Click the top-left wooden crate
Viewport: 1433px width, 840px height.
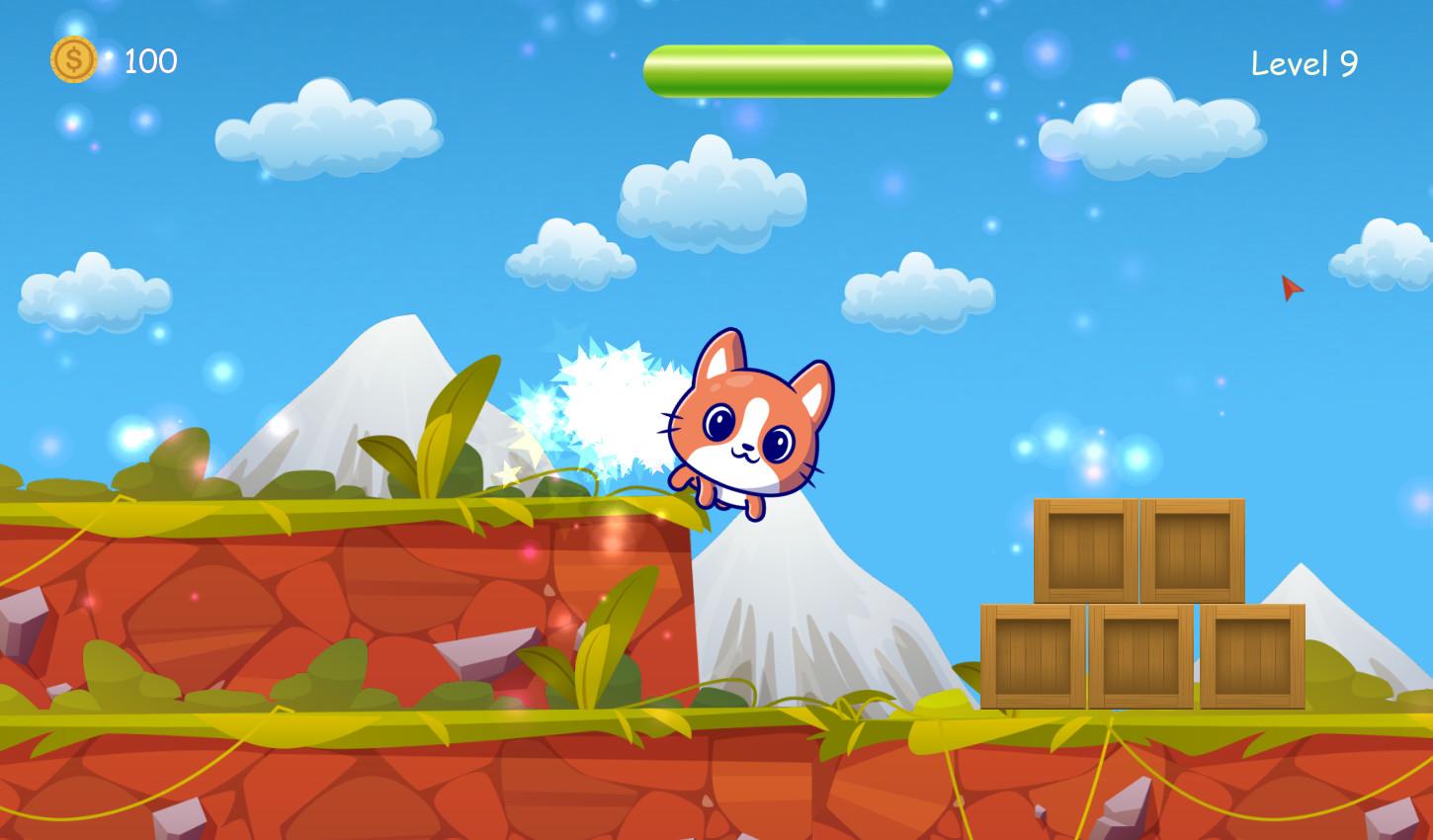[1085, 551]
